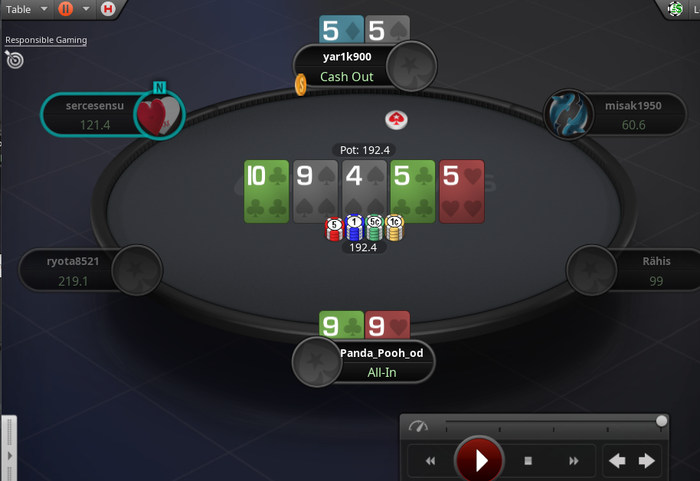The height and width of the screenshot is (481, 700).
Task: Click the replay speed slider handle
Action: pos(661,422)
